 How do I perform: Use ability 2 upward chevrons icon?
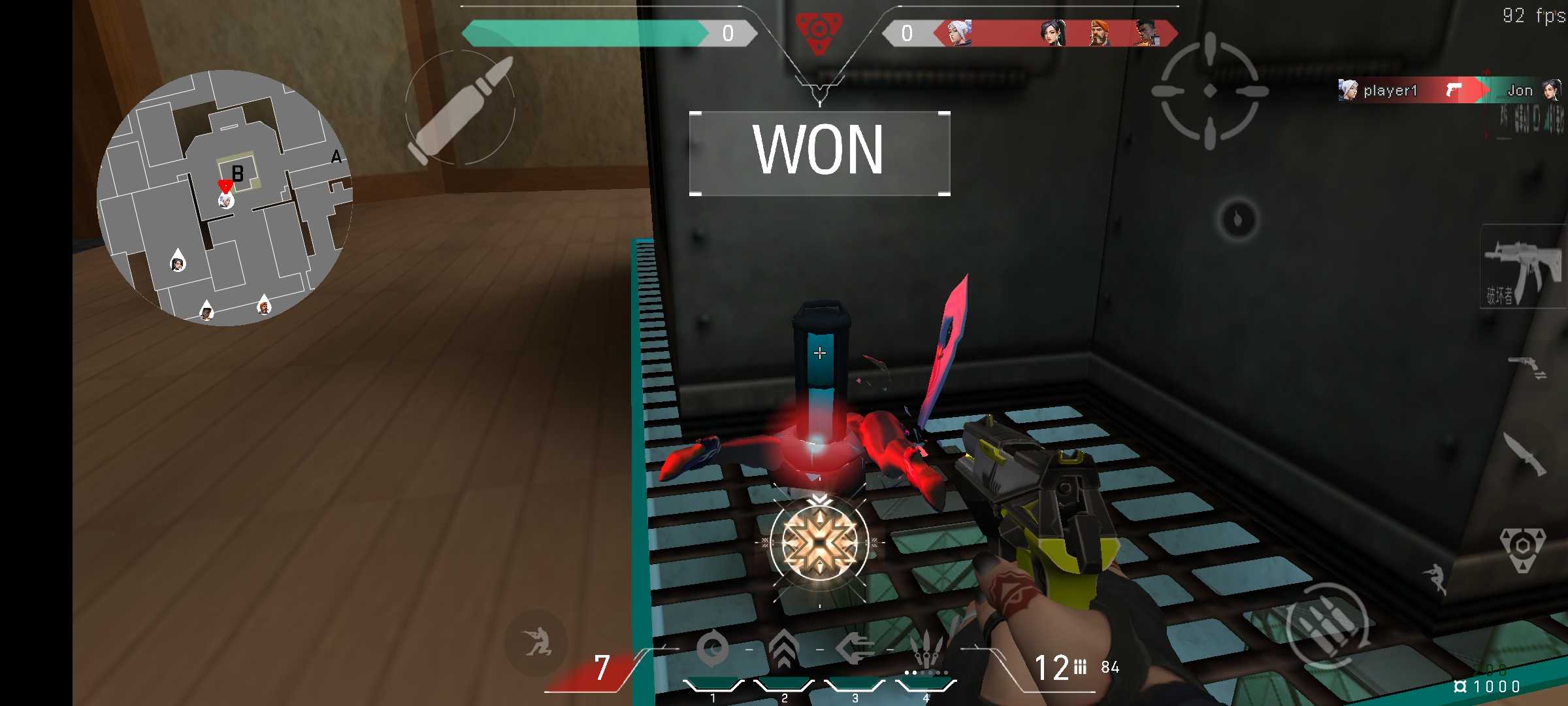(784, 648)
